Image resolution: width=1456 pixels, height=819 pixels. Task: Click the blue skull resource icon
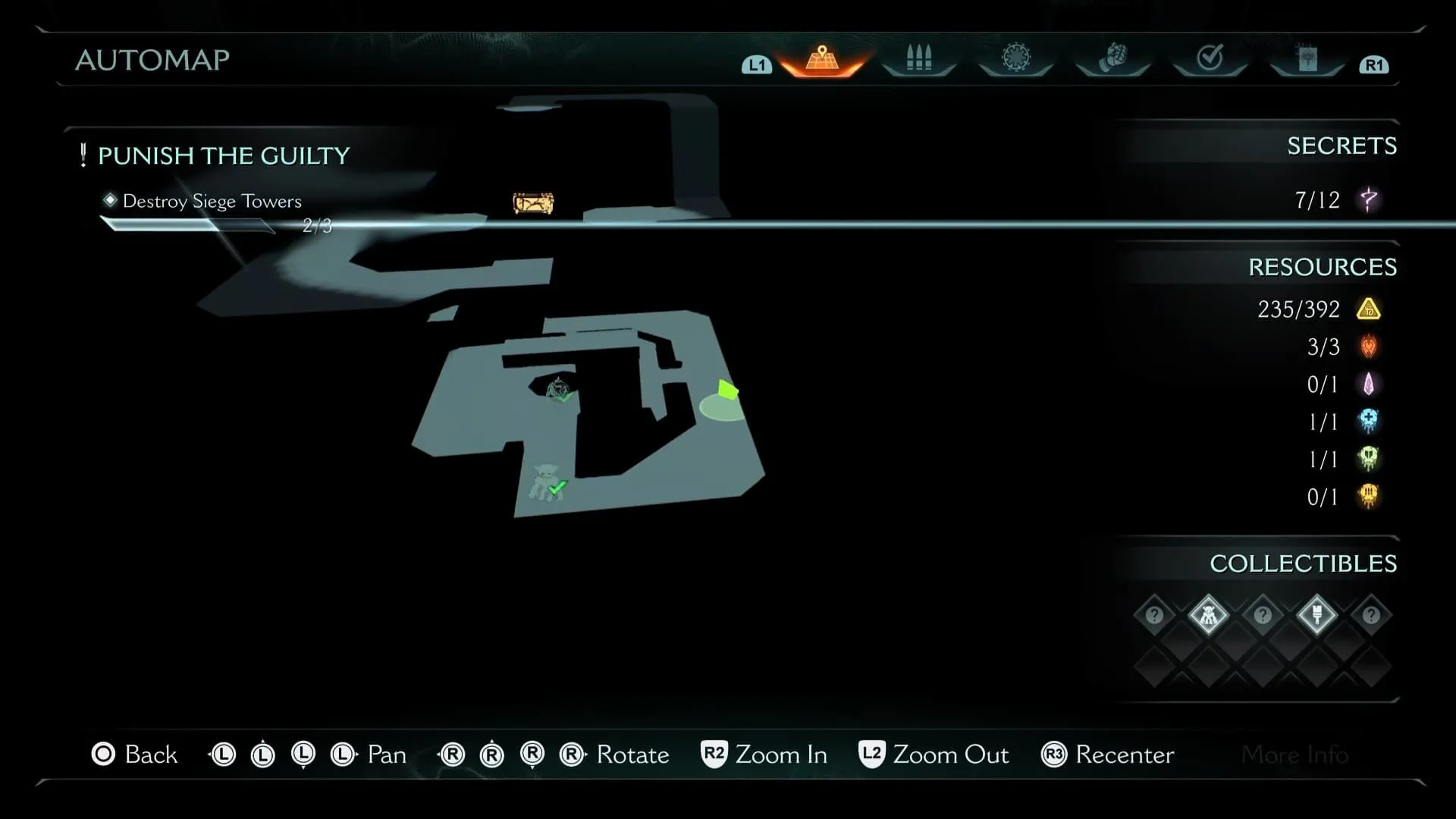pyautogui.click(x=1368, y=422)
